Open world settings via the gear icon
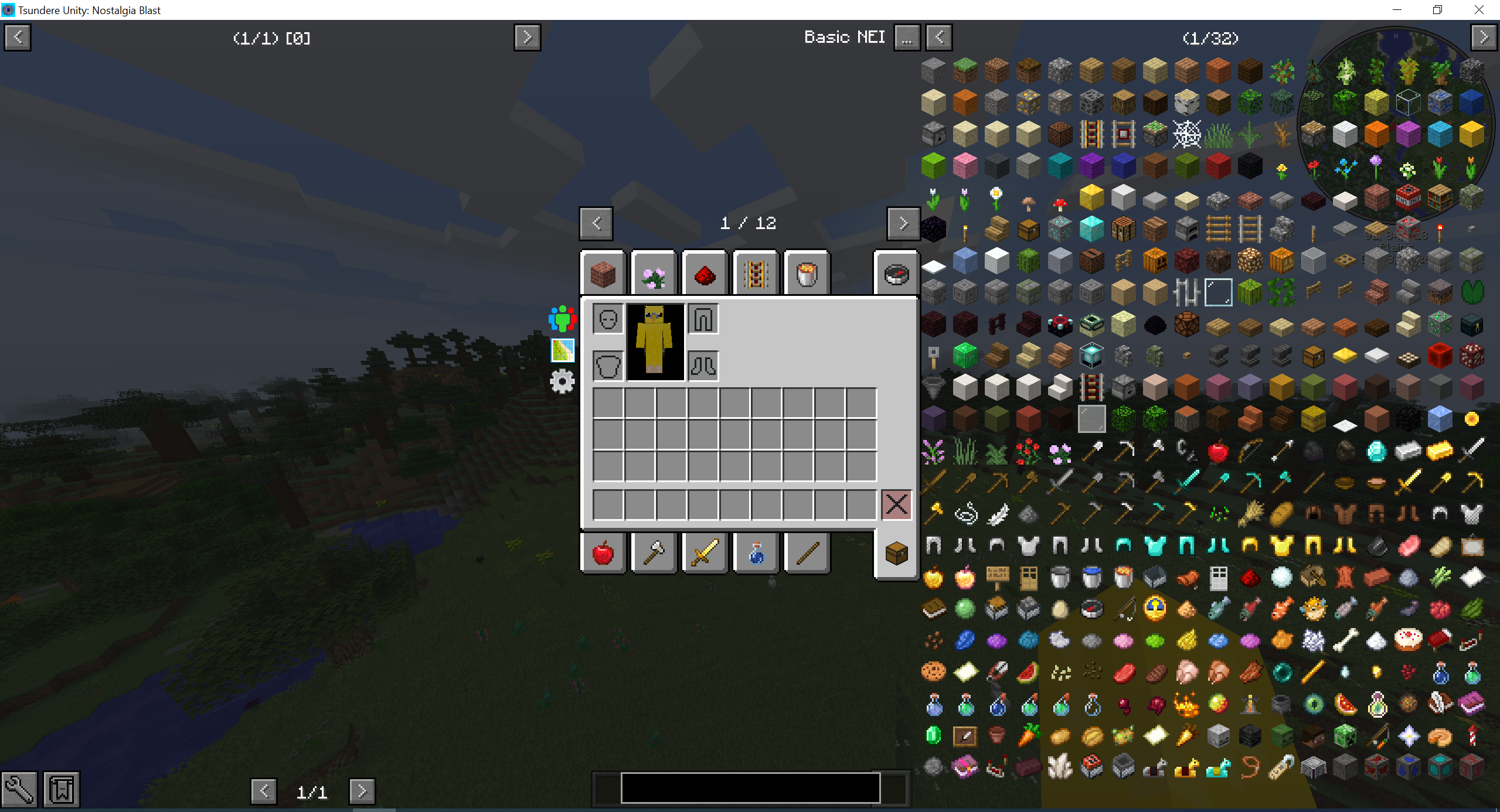The width and height of the screenshot is (1500, 812). (562, 381)
